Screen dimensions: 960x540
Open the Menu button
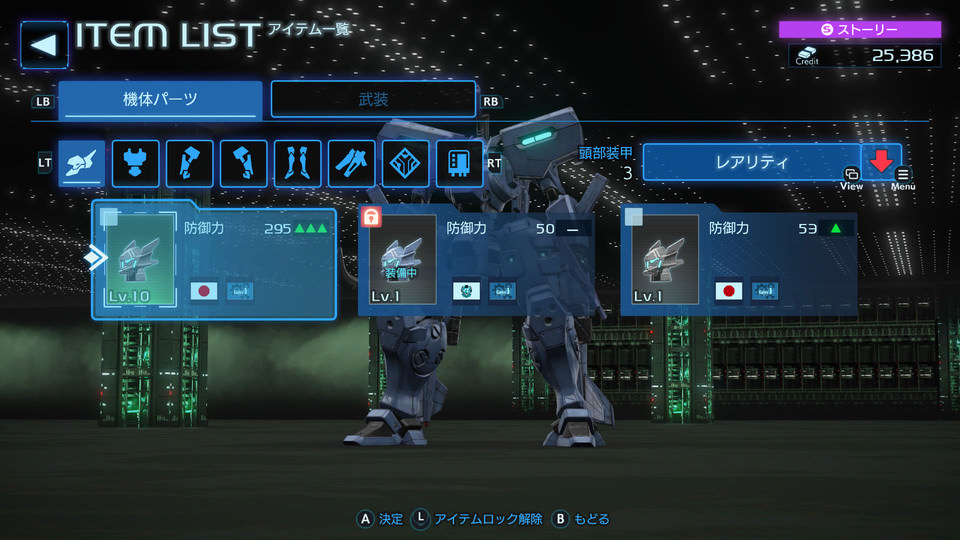coord(903,178)
